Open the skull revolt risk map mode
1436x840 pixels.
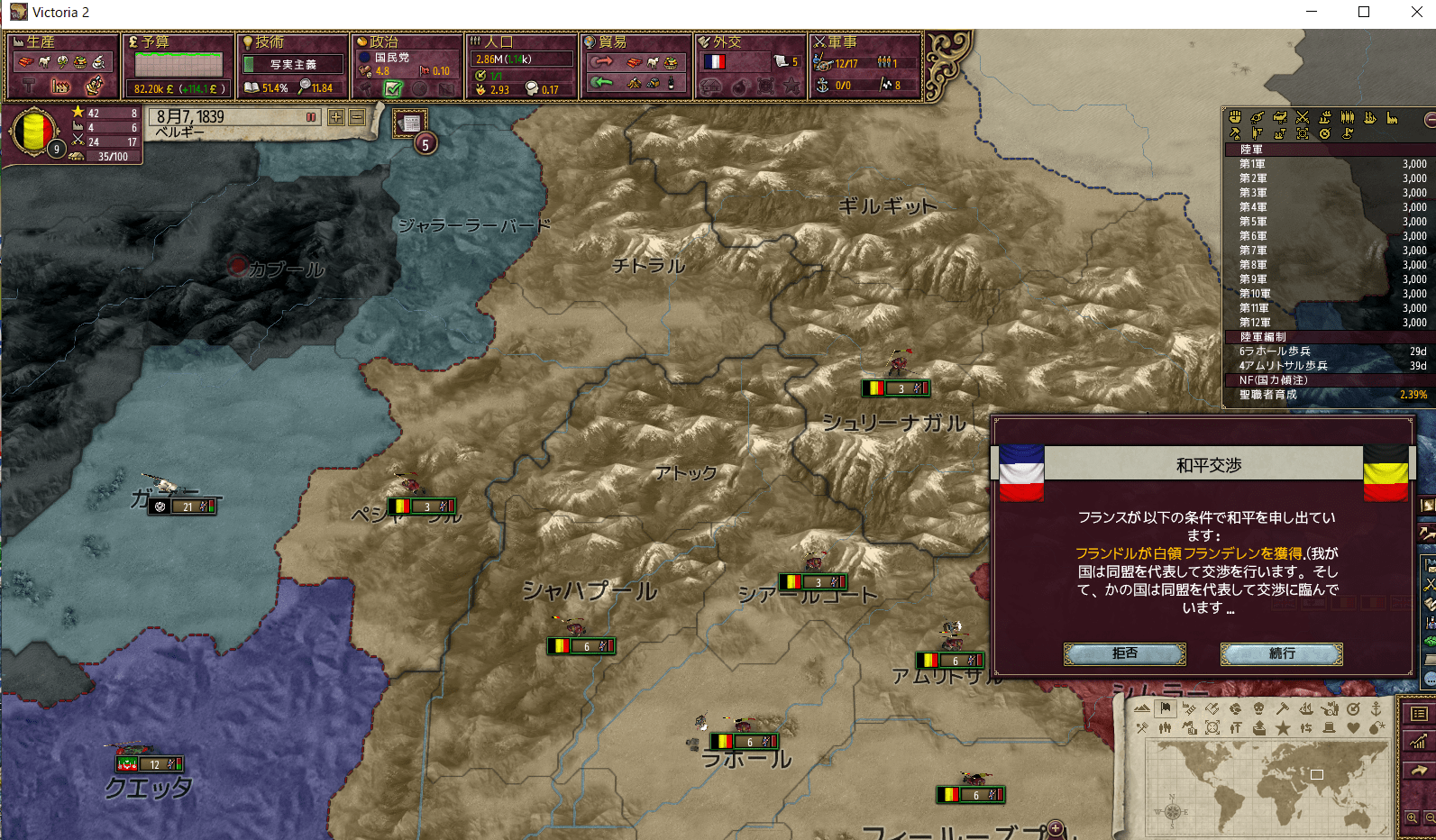coord(1258,710)
